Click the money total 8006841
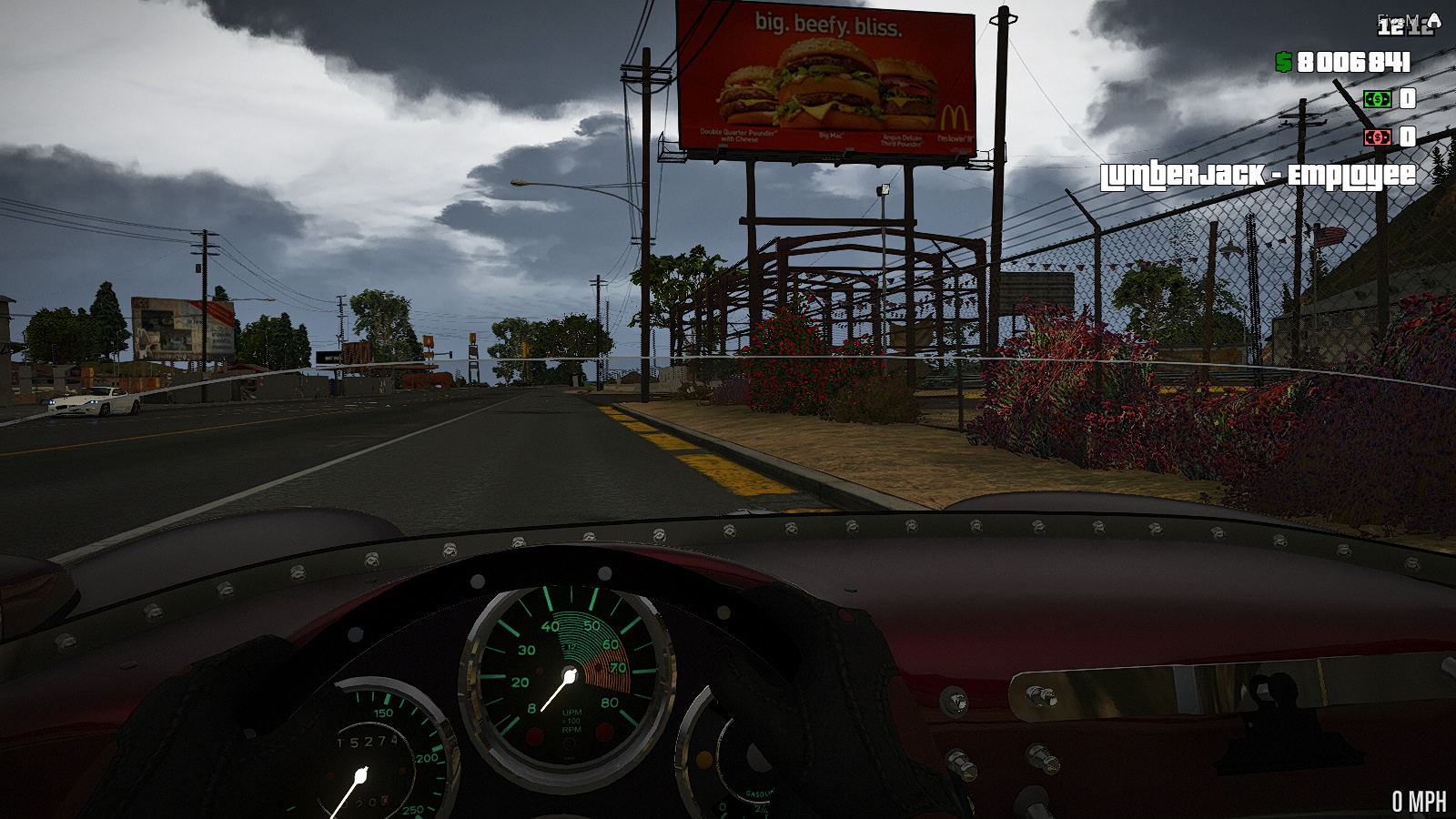Image resolution: width=1456 pixels, height=819 pixels. 1354,62
